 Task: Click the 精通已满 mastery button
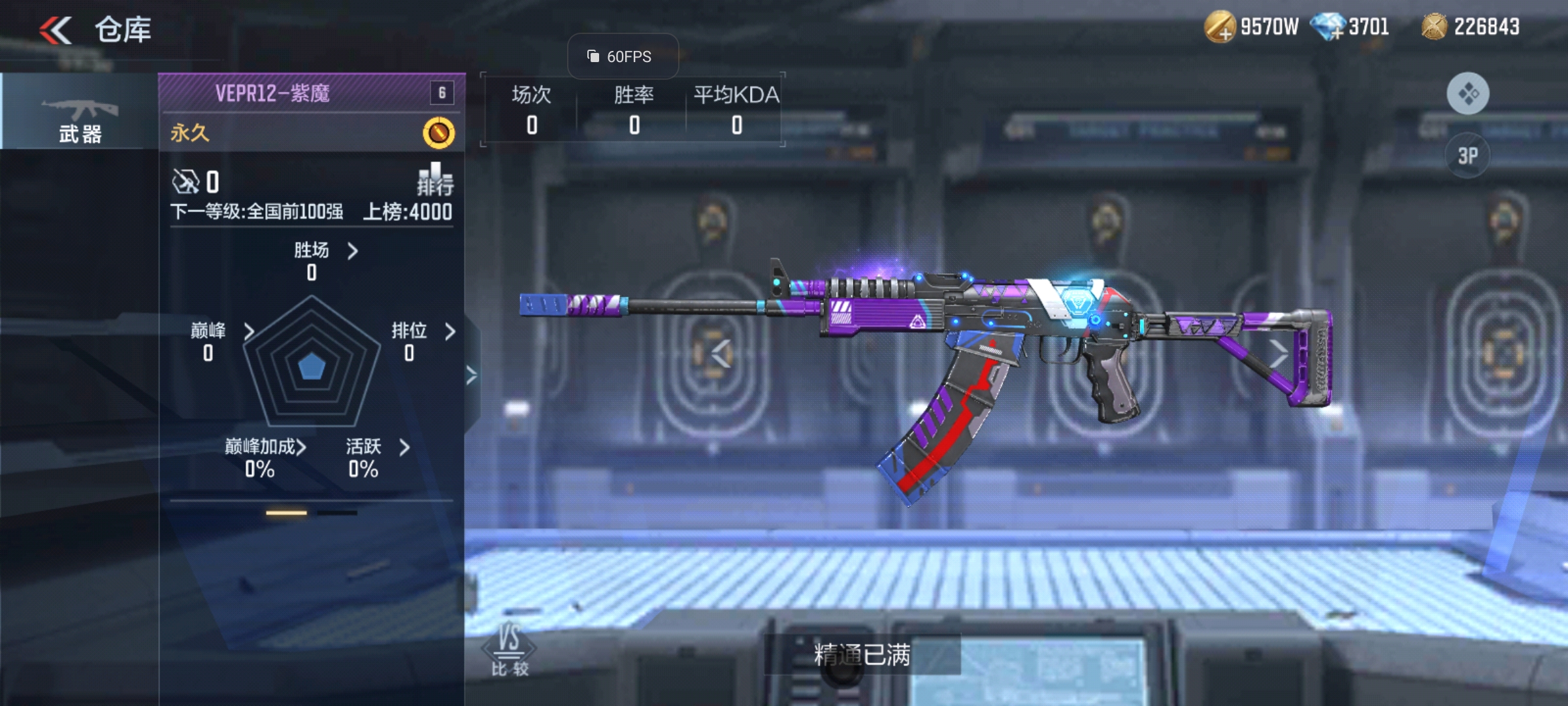pyautogui.click(x=862, y=654)
